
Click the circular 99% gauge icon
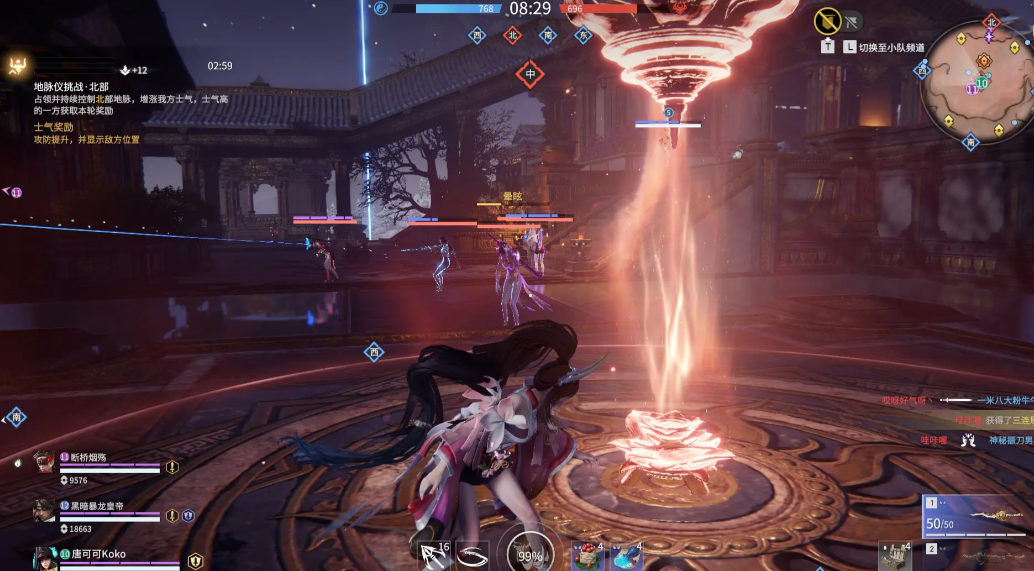point(530,552)
